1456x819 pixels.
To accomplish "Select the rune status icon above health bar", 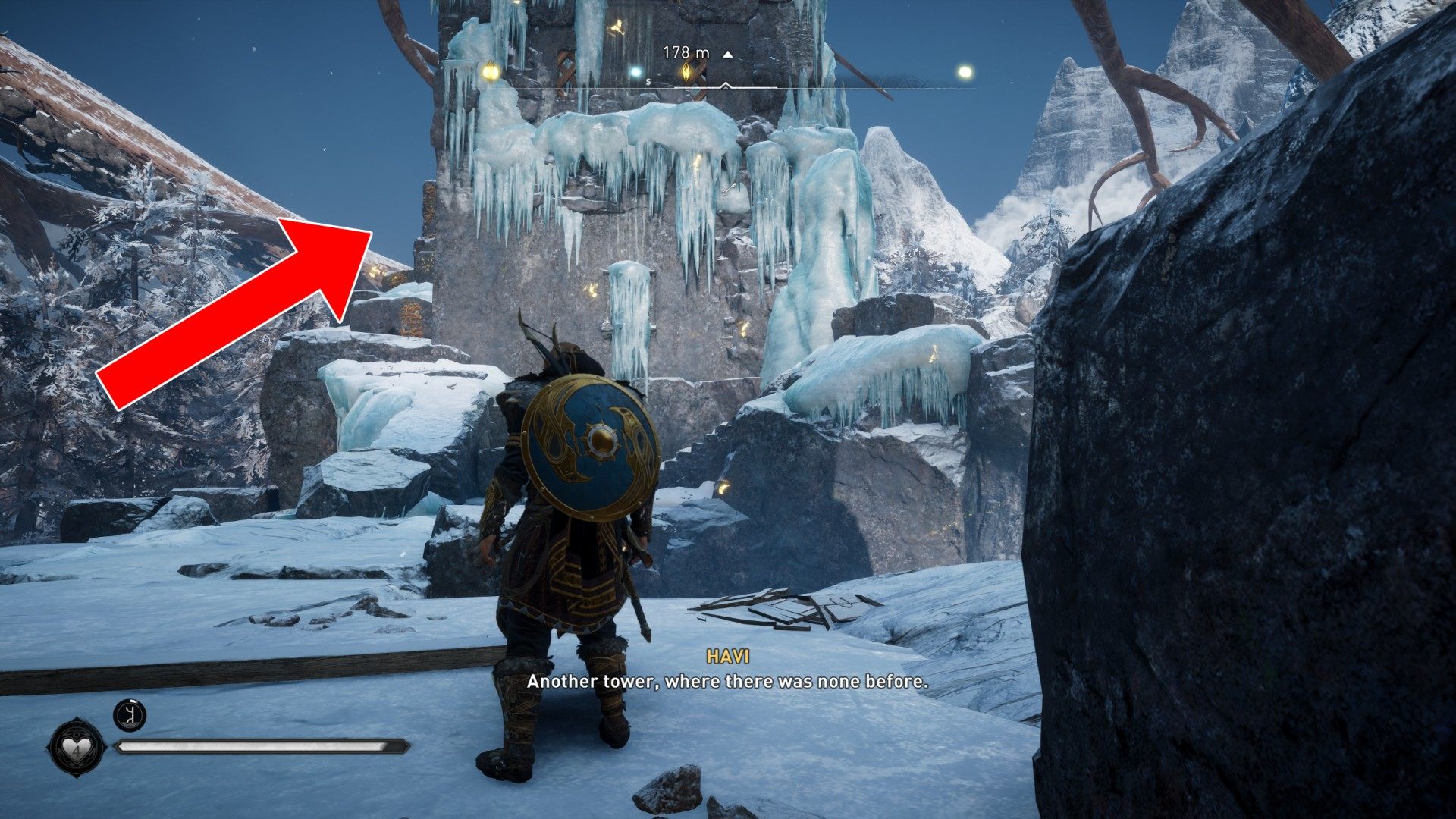I will [x=129, y=715].
